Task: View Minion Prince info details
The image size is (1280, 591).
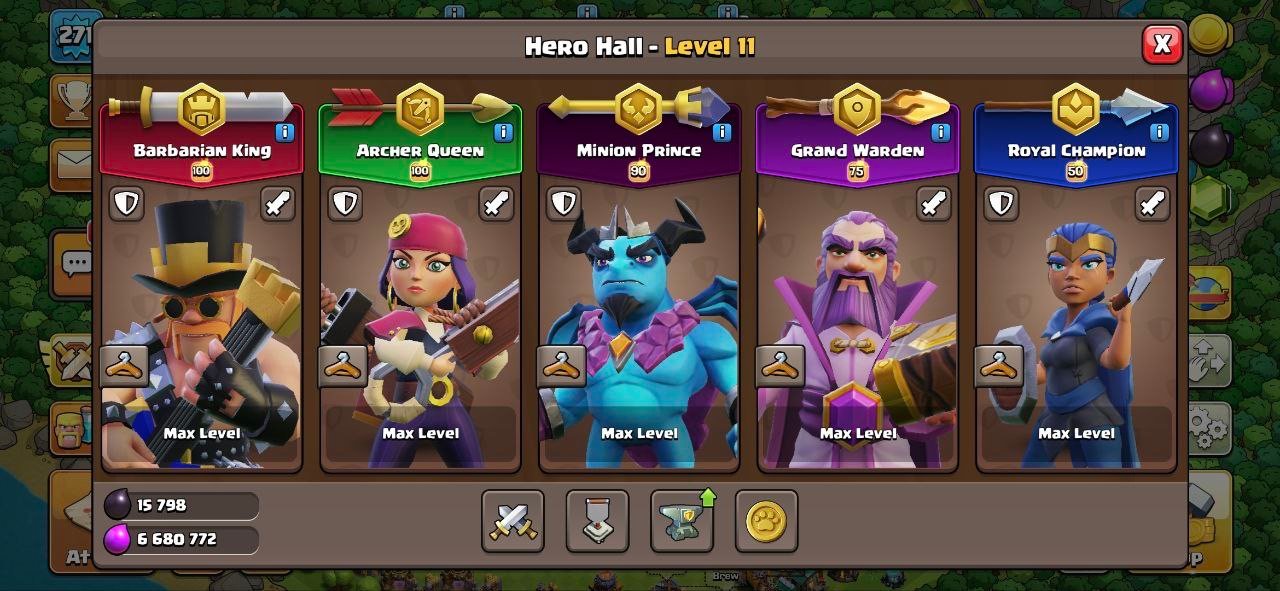Action: (x=721, y=132)
